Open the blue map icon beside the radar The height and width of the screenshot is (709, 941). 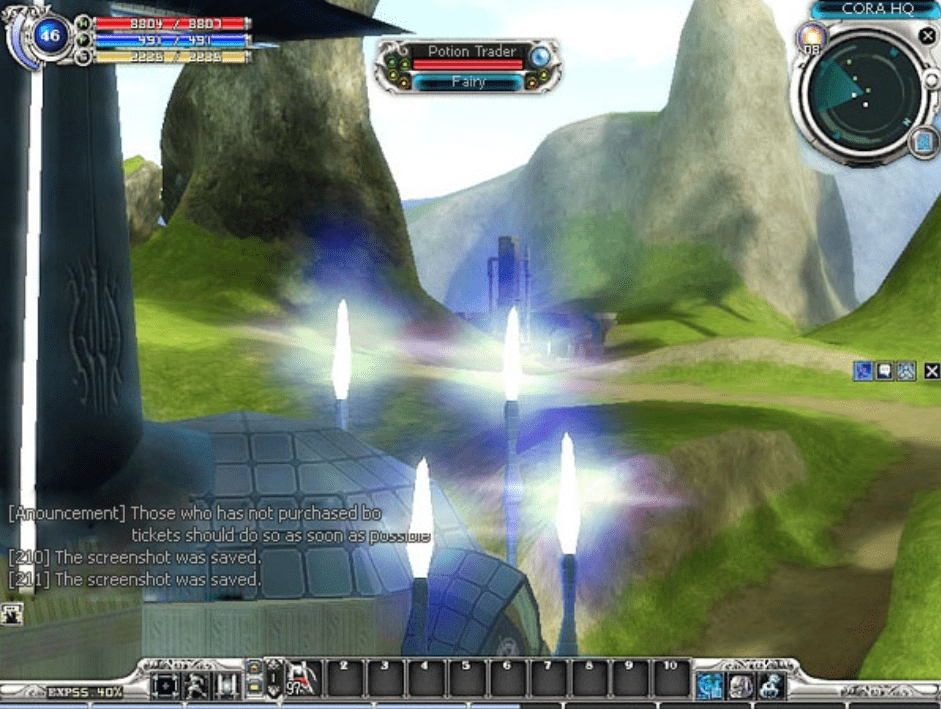click(x=923, y=145)
